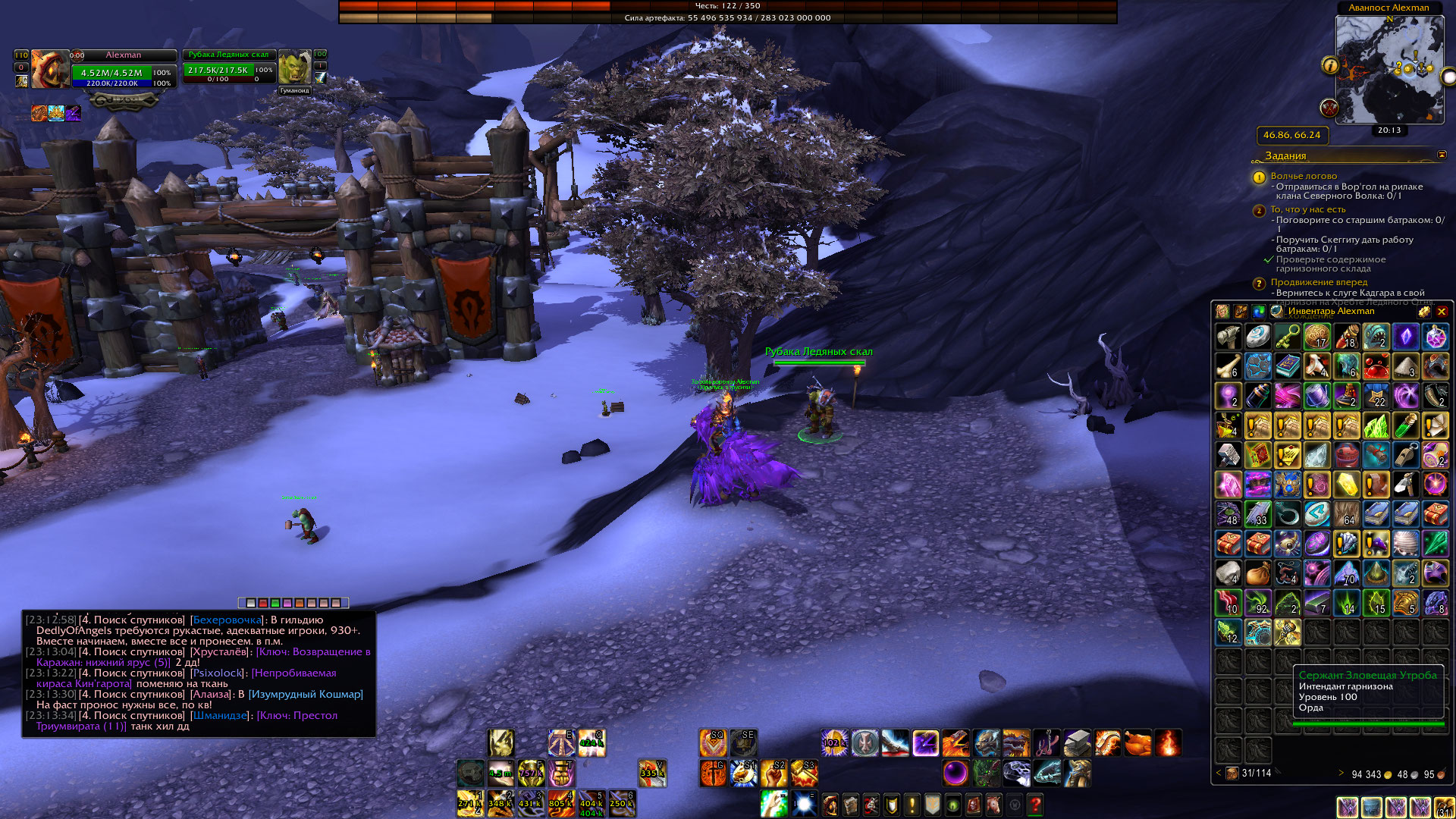Close the Alexman inventory window

[1442, 312]
